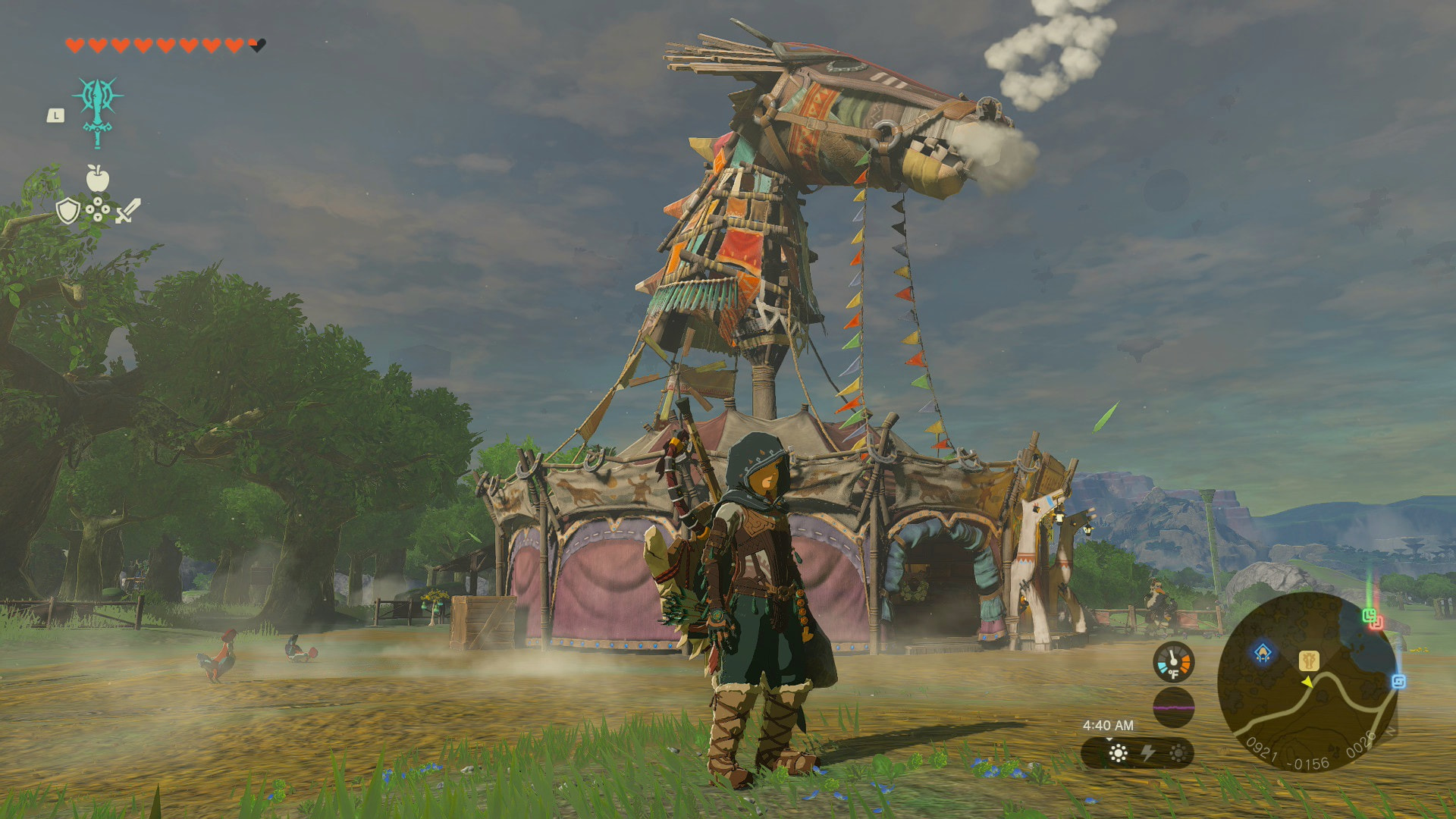Select the red square marker at minimap edge
Viewport: 1456px width, 819px height.
[1376, 623]
